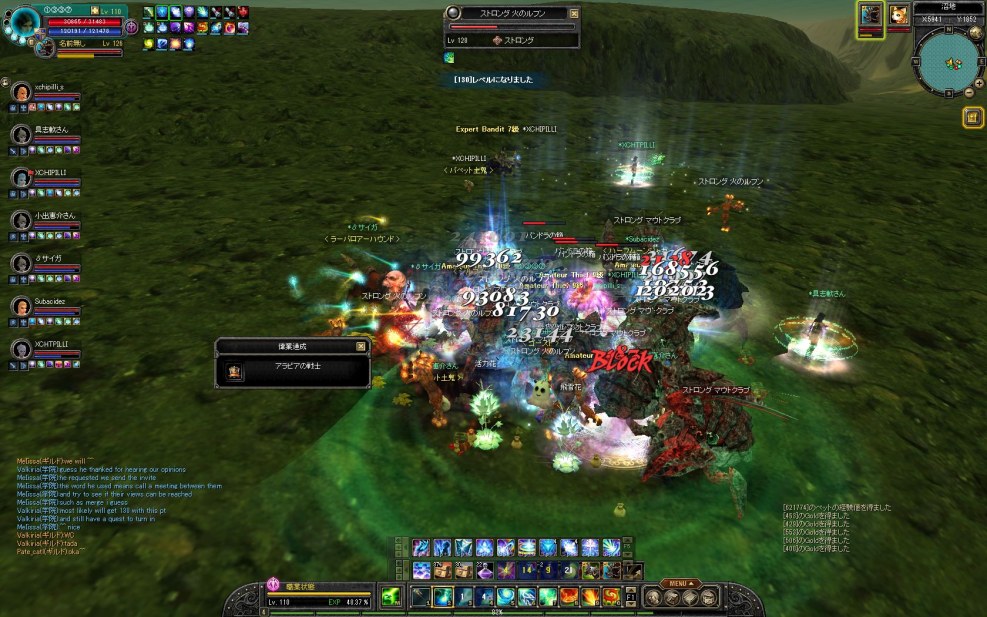
Task: Select party member Subacidez
Action: tap(20, 306)
